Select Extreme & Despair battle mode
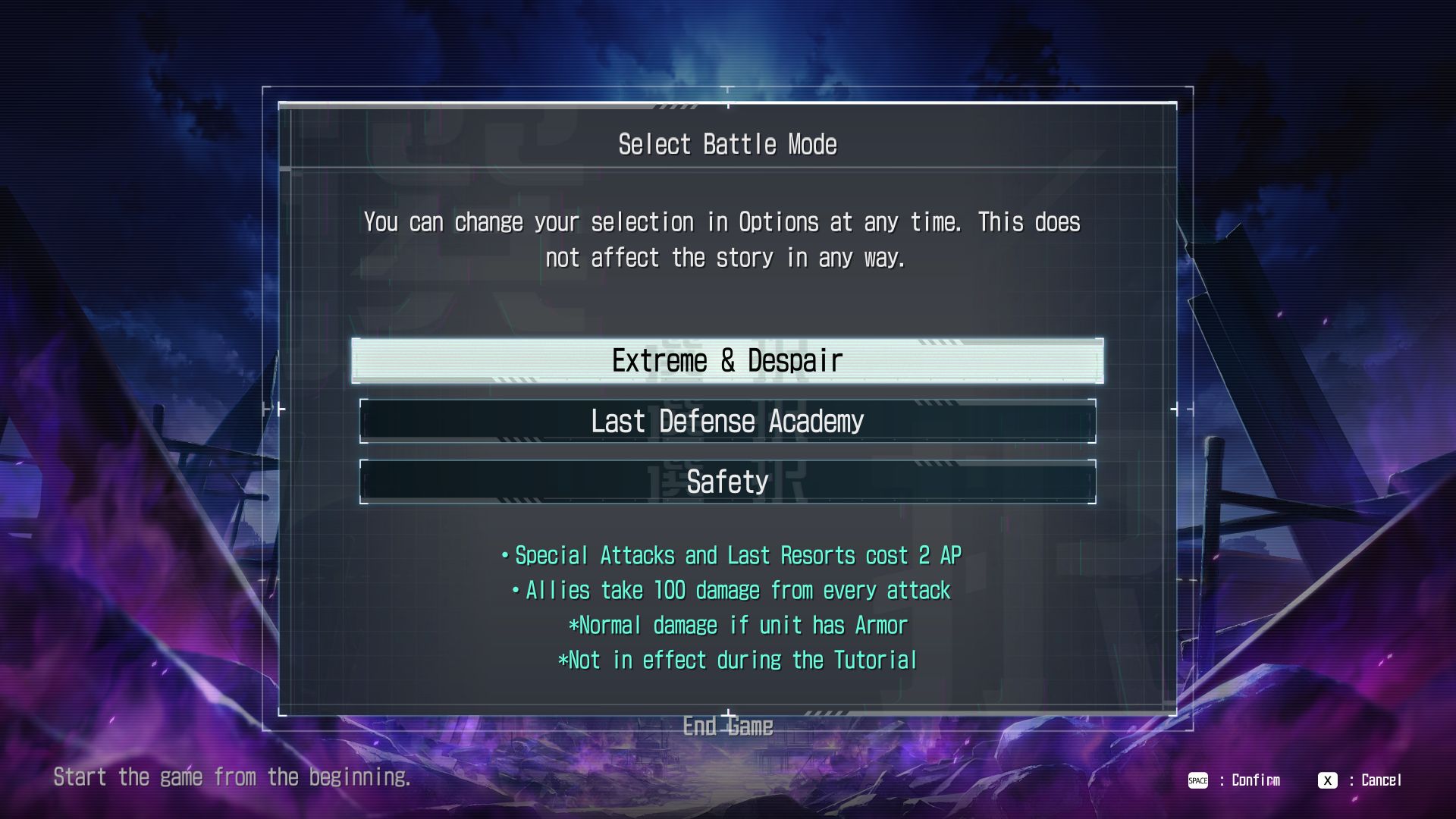This screenshot has width=1456, height=819. [x=727, y=361]
